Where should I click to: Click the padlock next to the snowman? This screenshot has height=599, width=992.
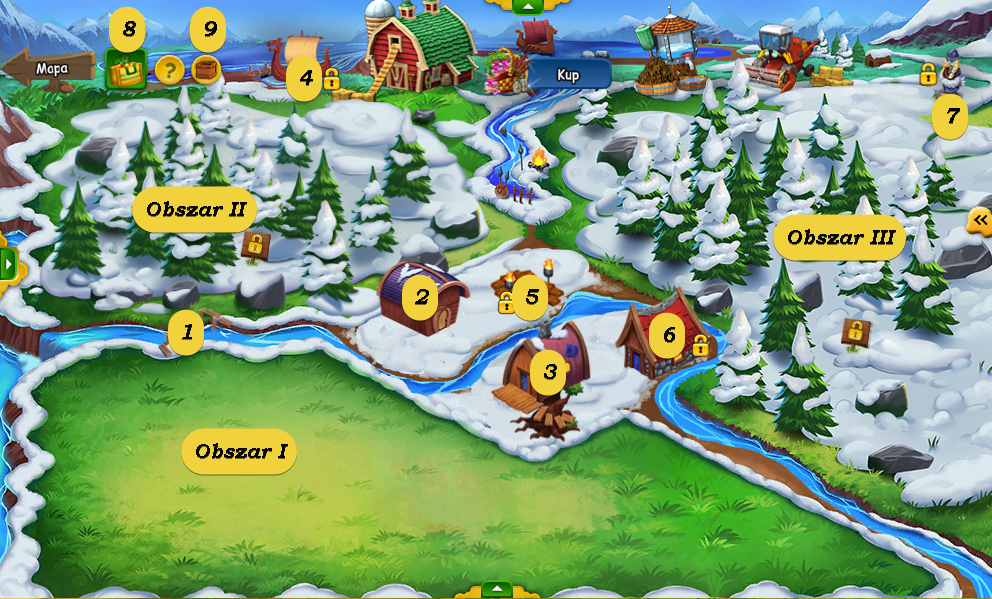coord(928,74)
